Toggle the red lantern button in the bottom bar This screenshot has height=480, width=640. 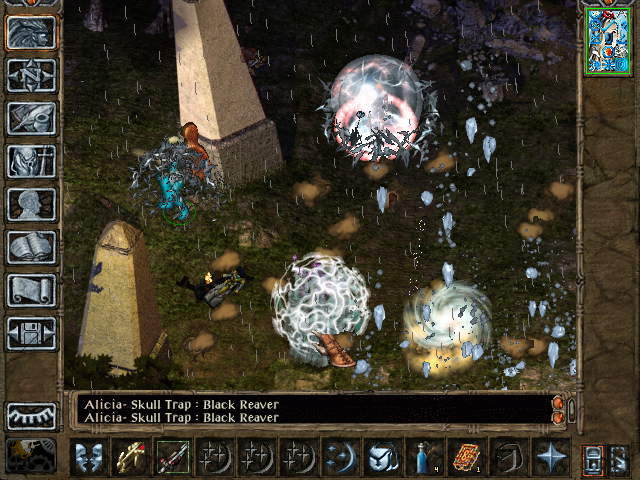point(593,457)
